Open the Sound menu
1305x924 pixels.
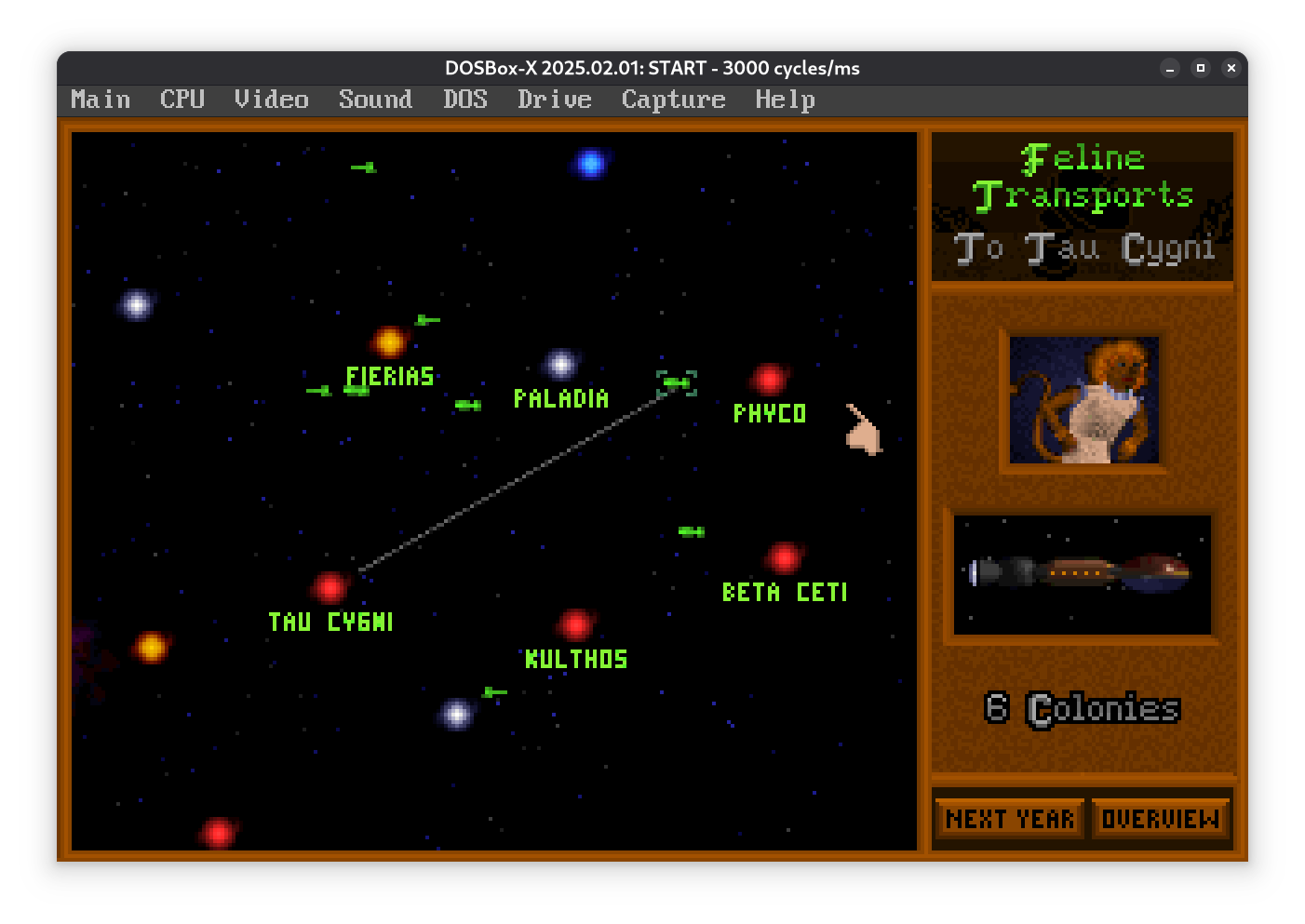tap(375, 100)
